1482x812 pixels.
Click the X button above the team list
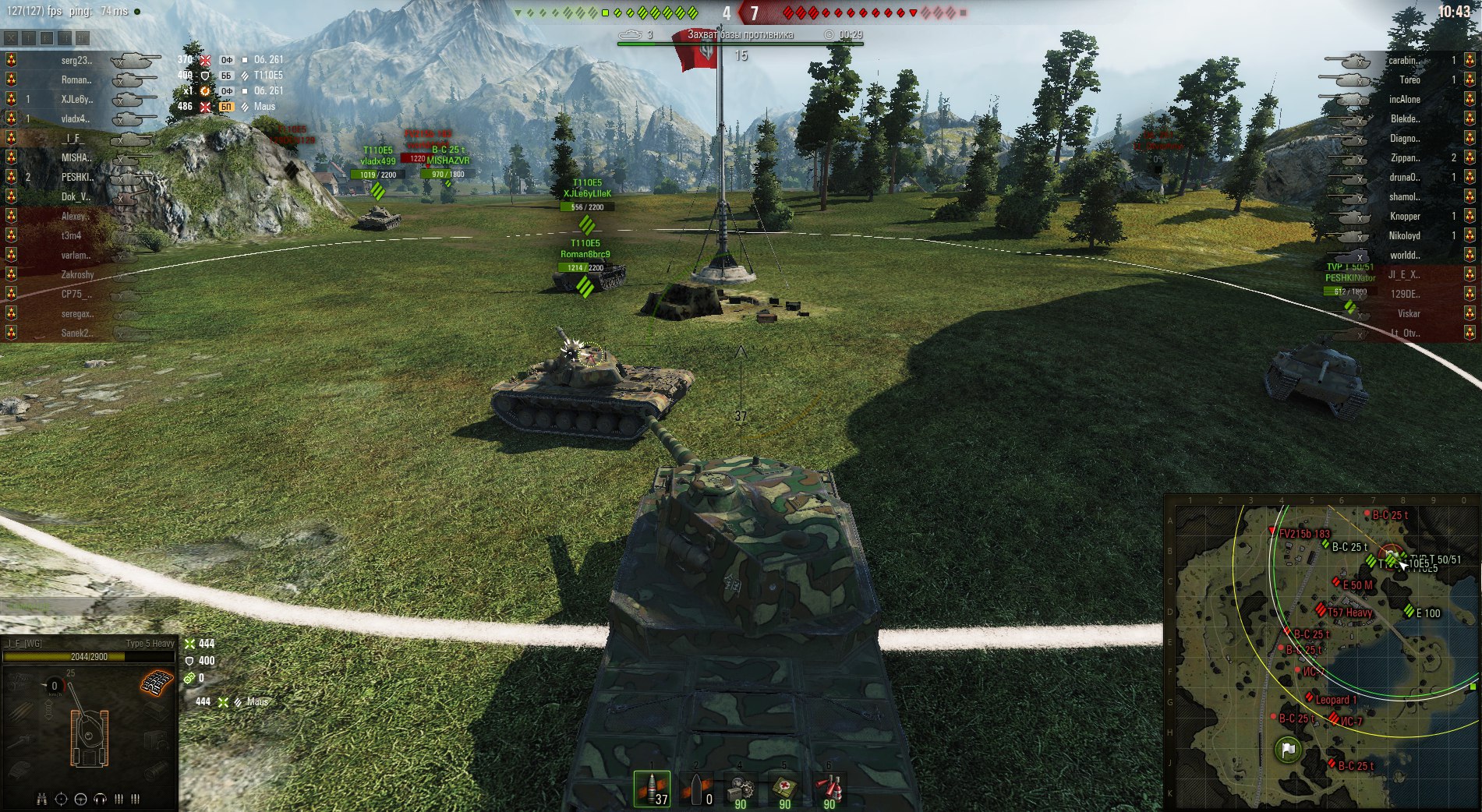coord(11,37)
